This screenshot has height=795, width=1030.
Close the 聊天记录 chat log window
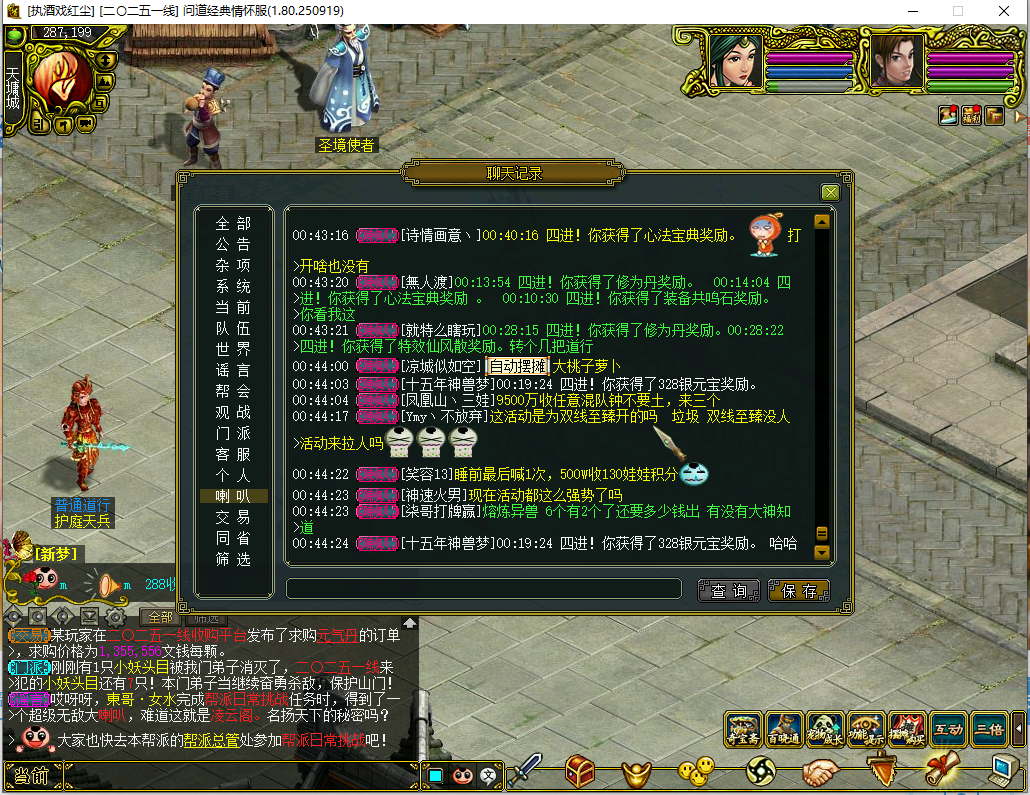830,192
